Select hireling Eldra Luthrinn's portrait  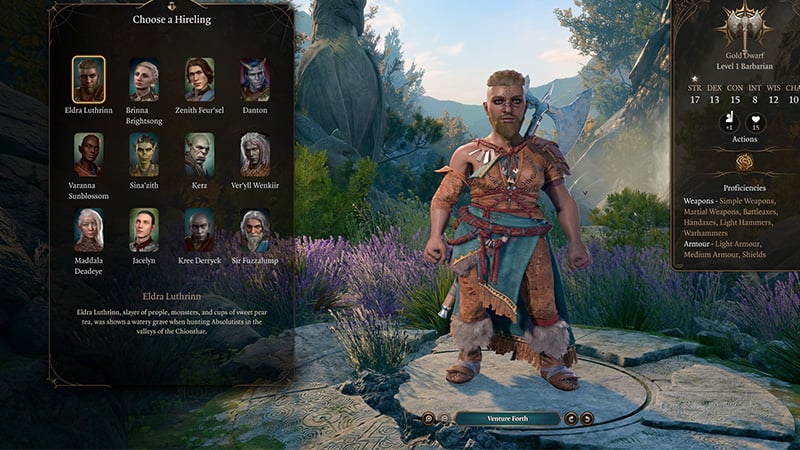(88, 78)
